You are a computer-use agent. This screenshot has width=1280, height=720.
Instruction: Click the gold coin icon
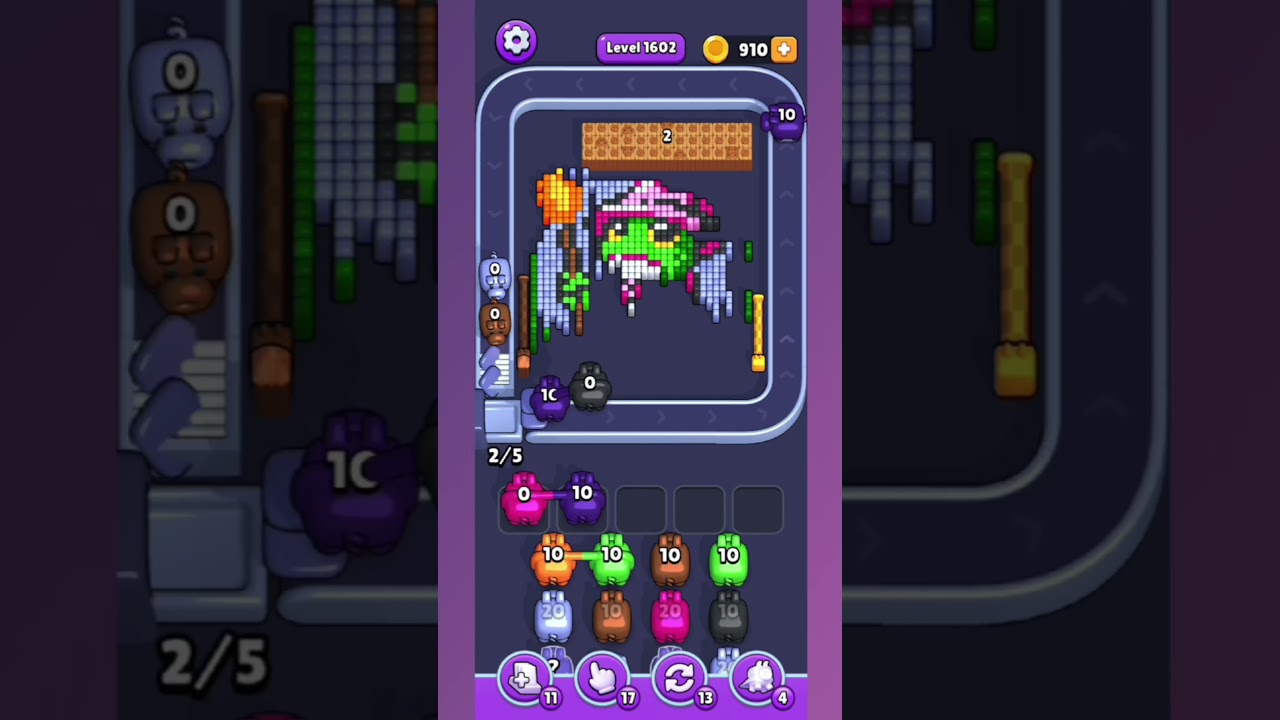point(716,48)
